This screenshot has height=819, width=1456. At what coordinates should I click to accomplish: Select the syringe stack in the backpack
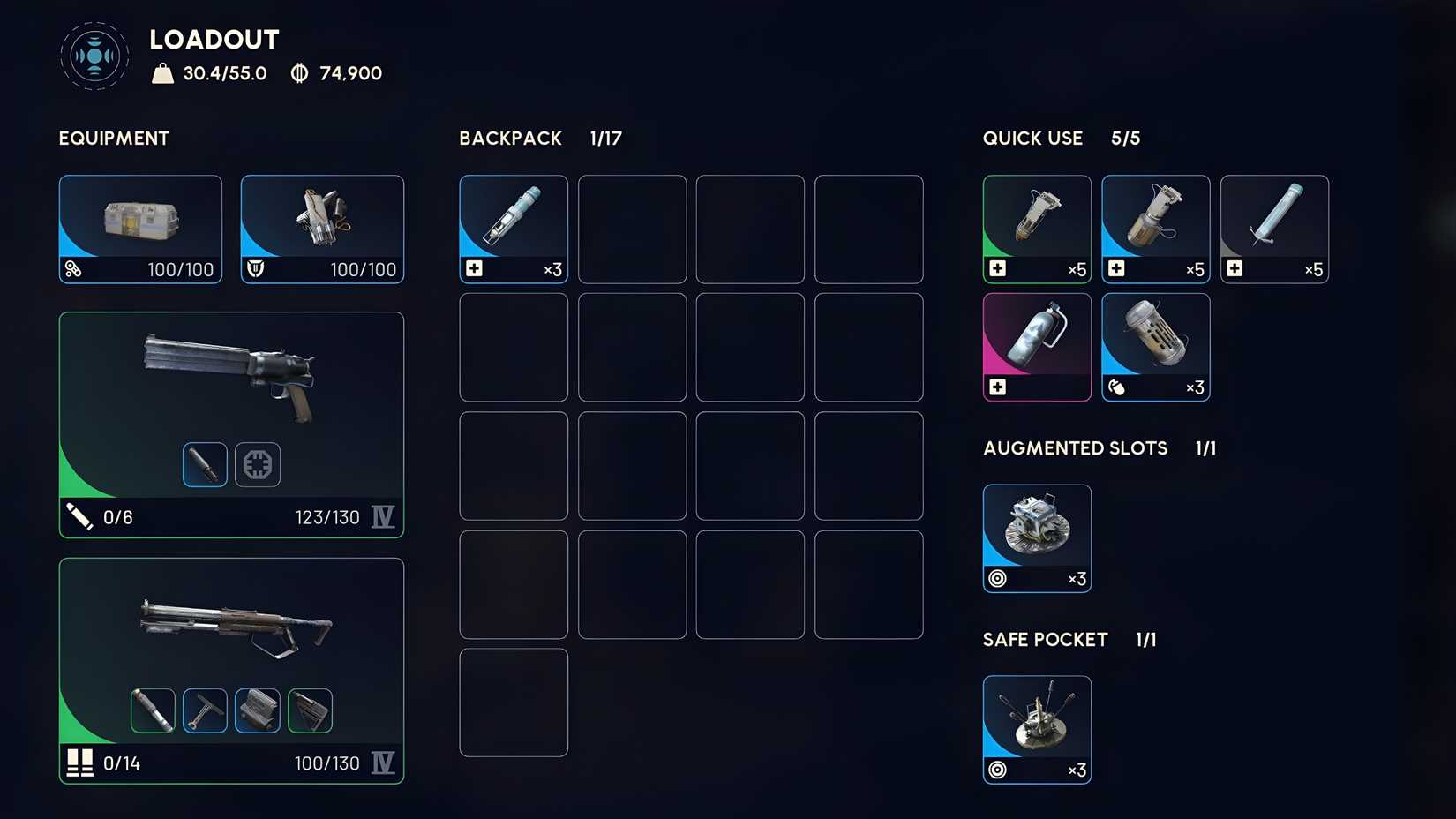[x=513, y=225]
